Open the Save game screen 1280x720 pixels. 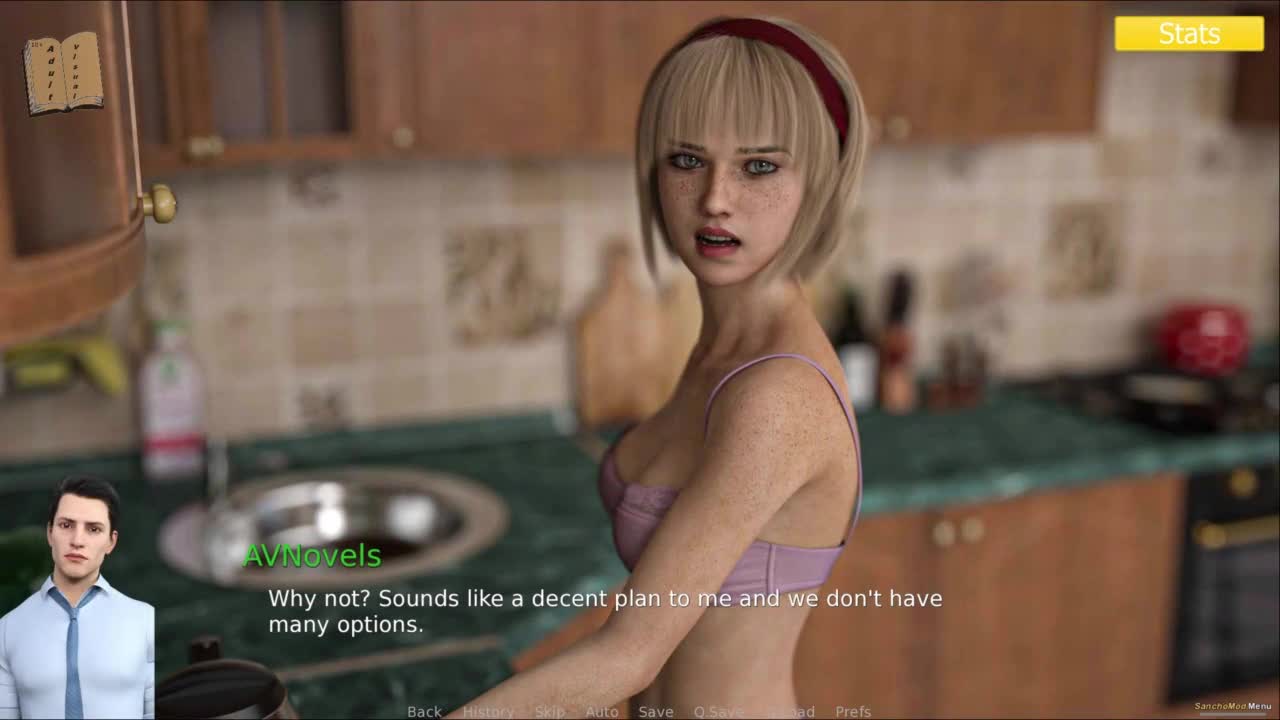coord(655,712)
